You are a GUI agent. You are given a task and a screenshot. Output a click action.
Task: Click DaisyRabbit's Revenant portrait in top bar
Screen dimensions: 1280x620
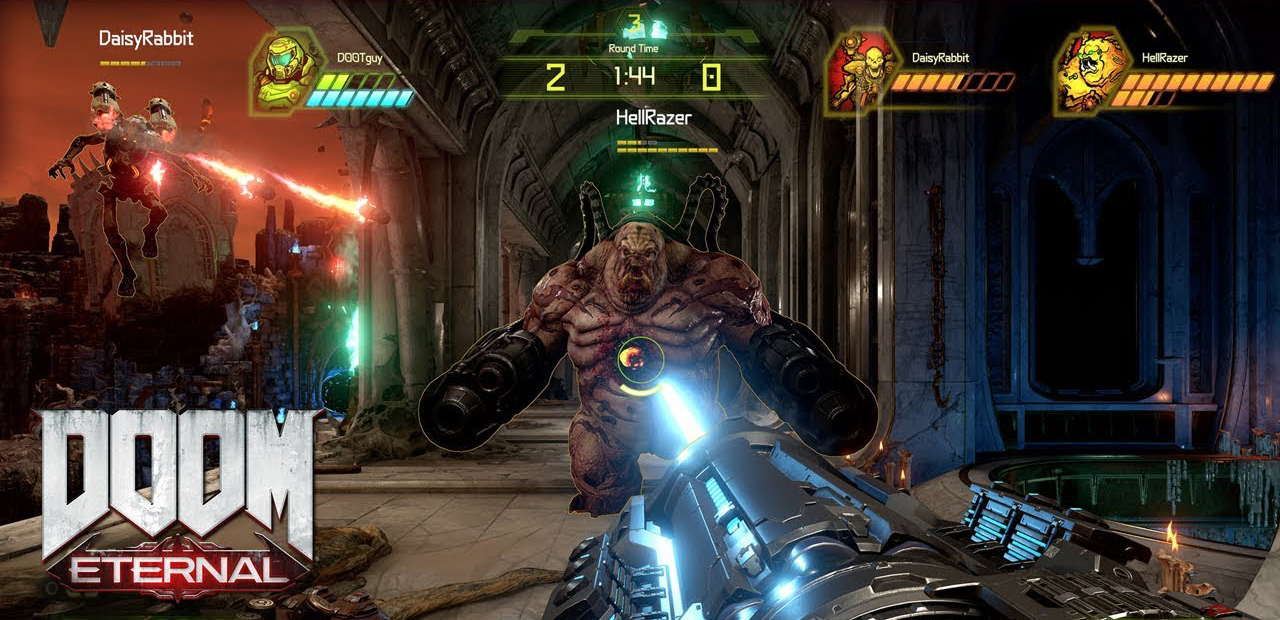pyautogui.click(x=858, y=71)
